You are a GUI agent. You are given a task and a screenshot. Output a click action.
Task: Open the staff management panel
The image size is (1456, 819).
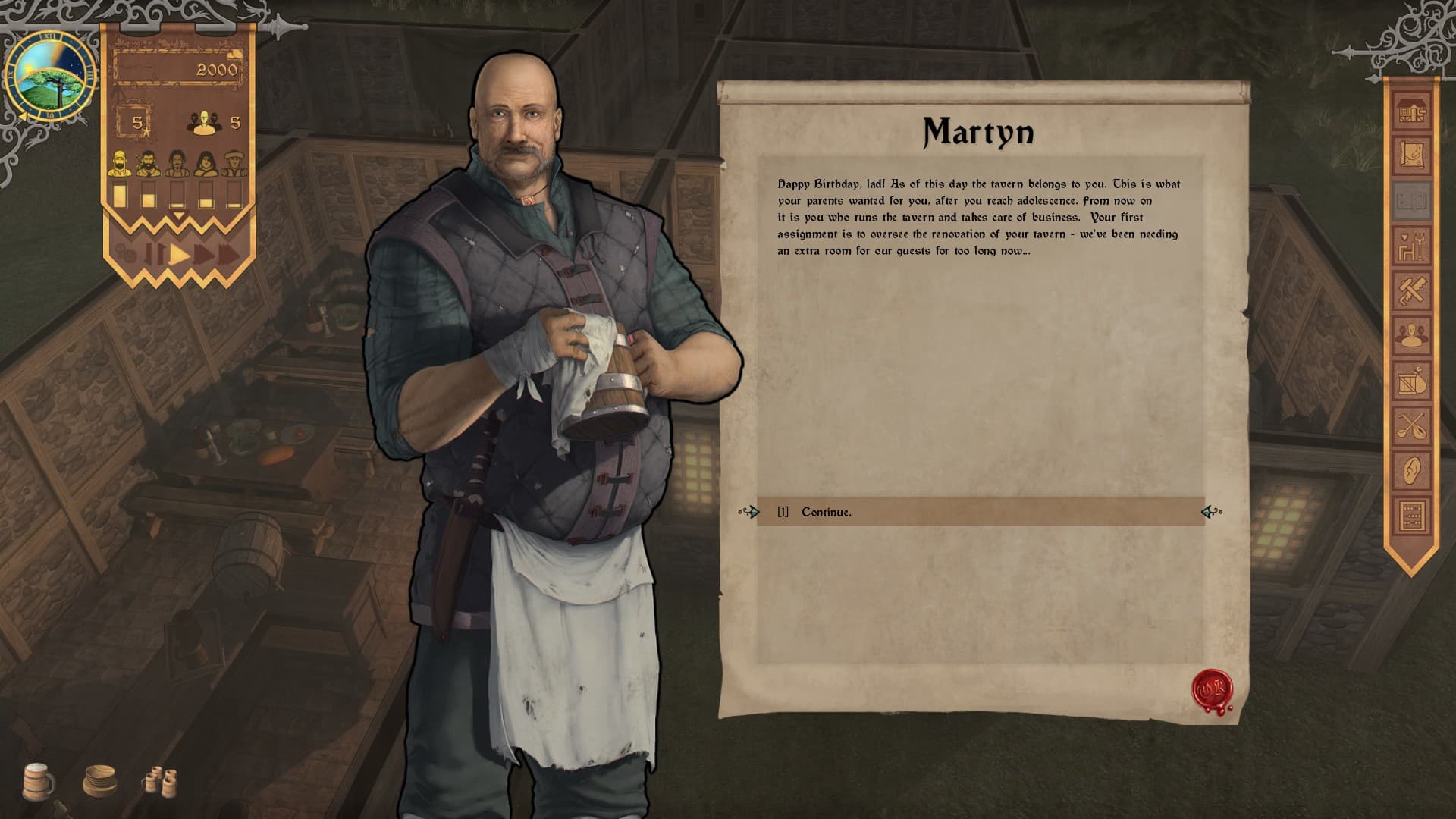[x=1410, y=335]
